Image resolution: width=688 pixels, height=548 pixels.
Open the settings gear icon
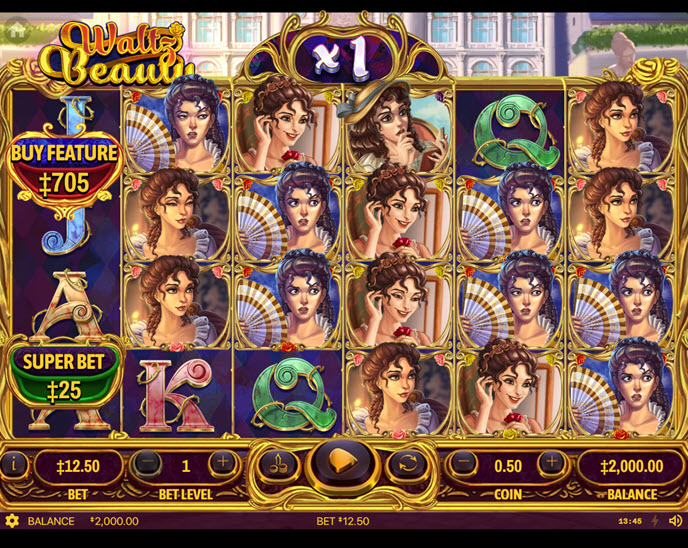(x=12, y=521)
